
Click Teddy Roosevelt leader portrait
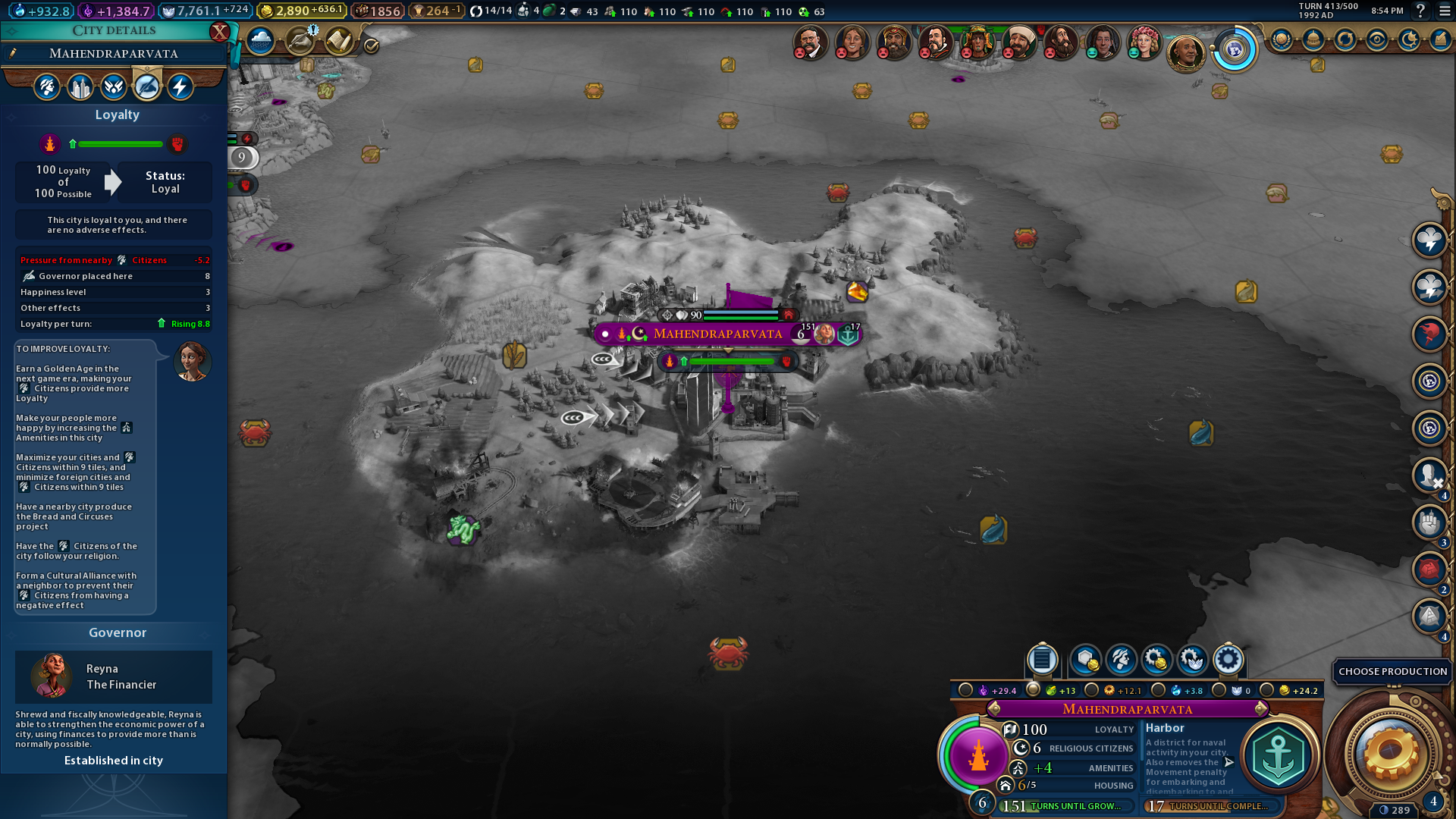(x=810, y=42)
